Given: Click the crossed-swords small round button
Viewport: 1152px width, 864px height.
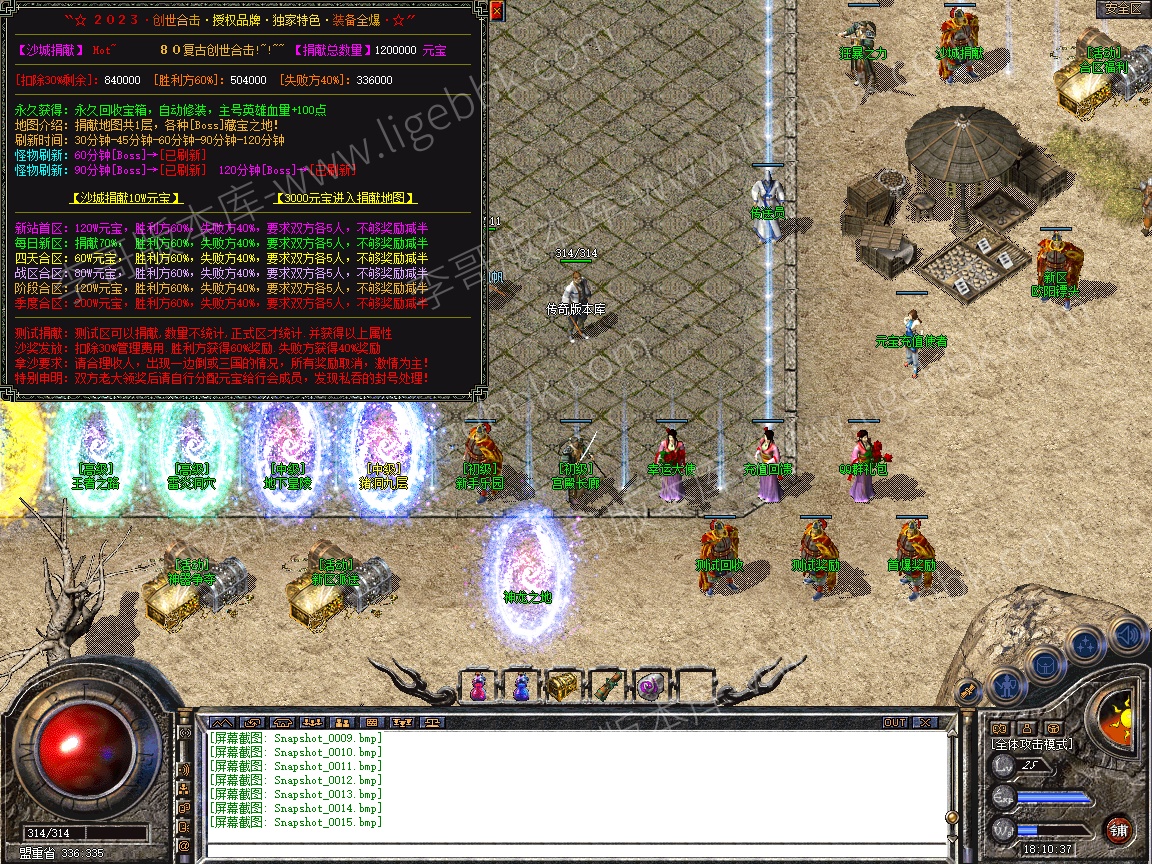Looking at the screenshot, I should [967, 690].
